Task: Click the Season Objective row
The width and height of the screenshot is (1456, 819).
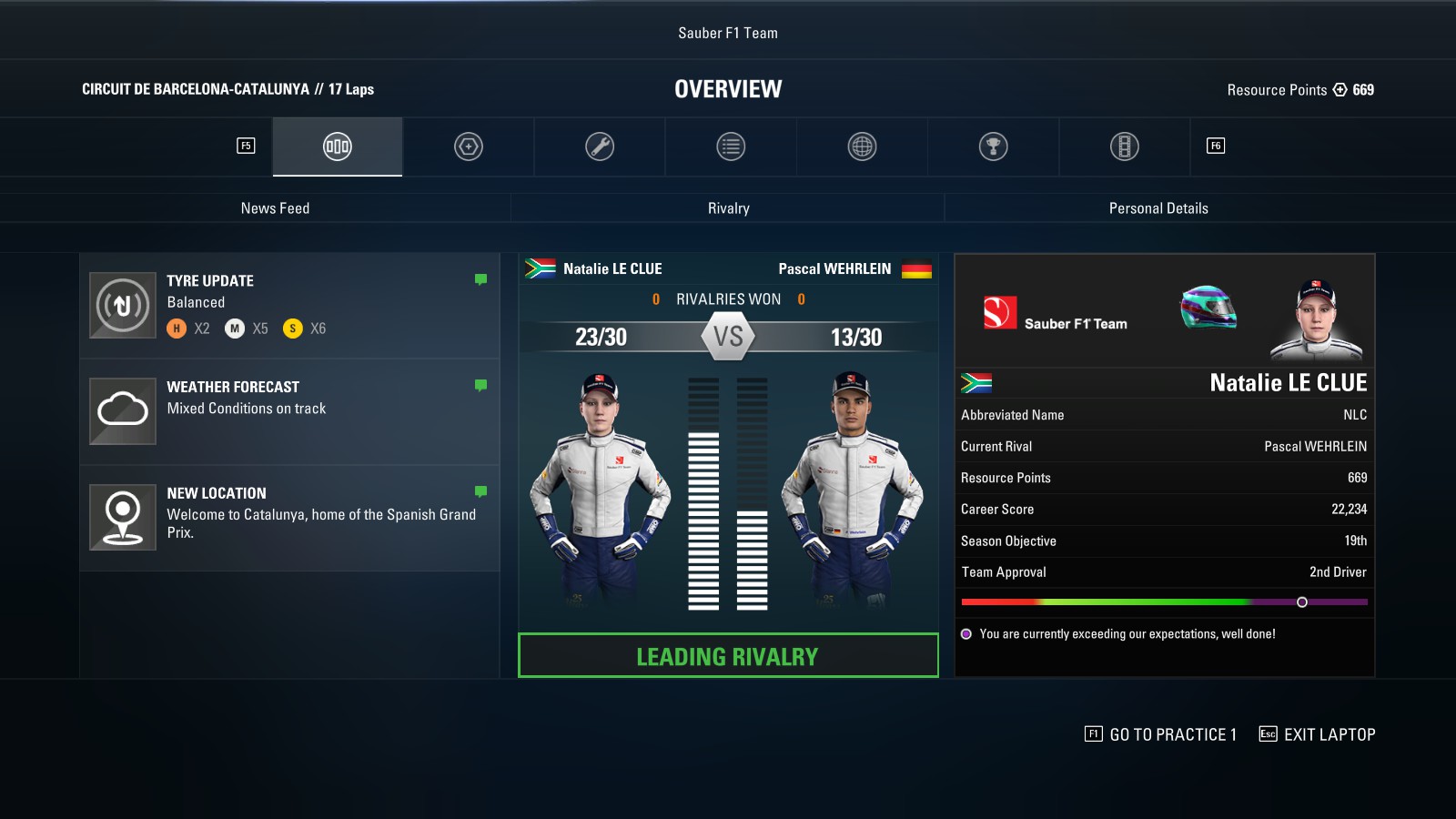Action: tap(1164, 541)
